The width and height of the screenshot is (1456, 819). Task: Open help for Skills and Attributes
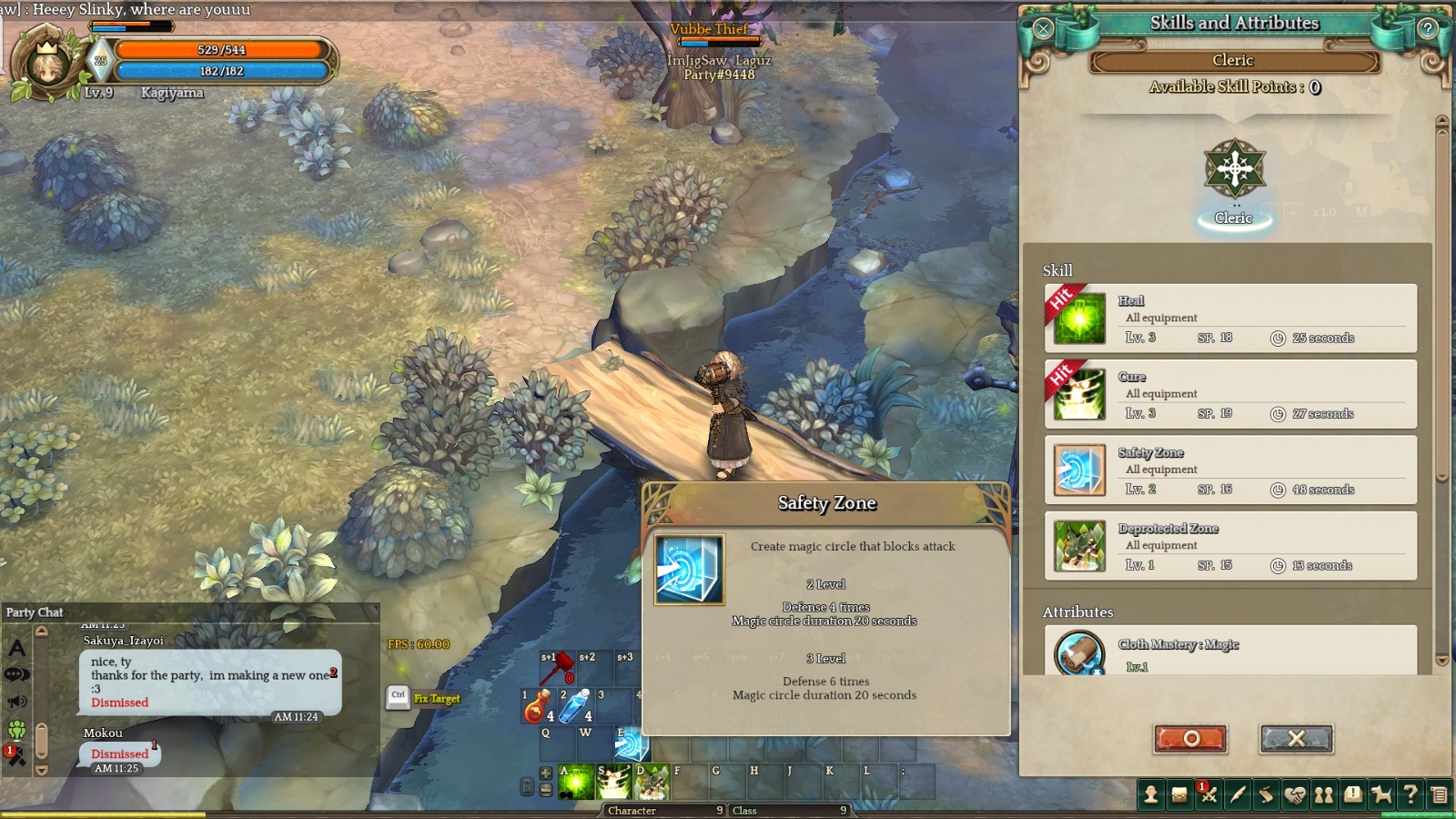coord(1427,29)
